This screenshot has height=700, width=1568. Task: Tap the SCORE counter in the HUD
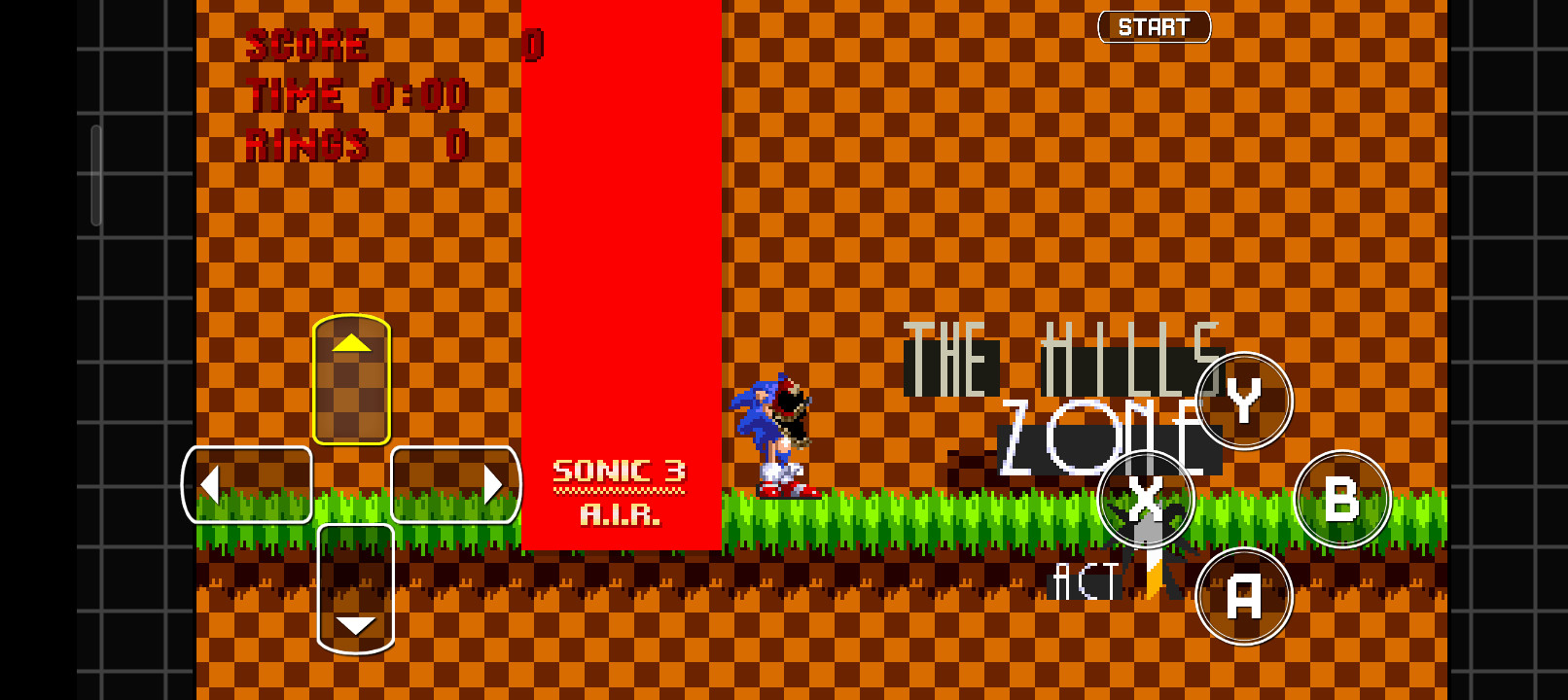click(307, 44)
